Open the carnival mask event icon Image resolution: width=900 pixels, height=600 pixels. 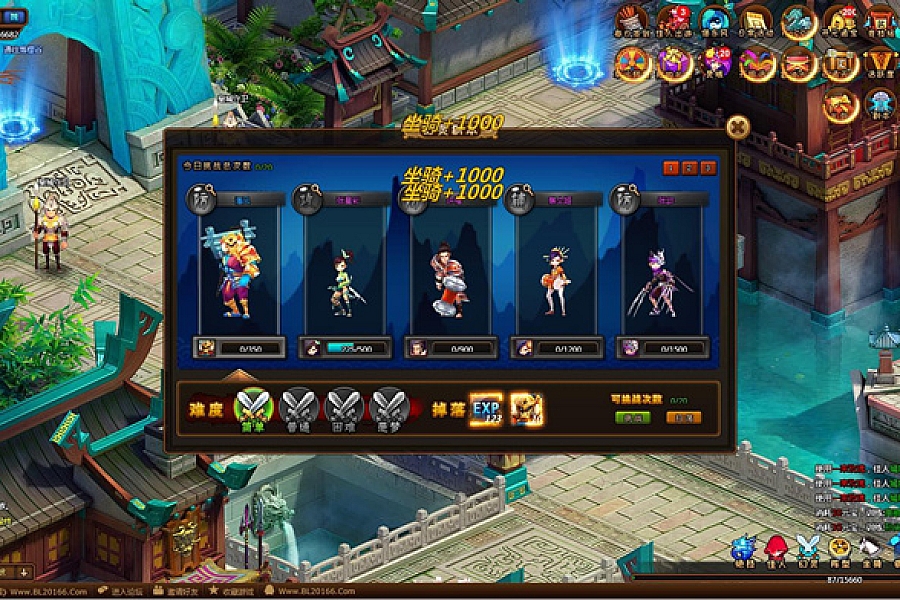(757, 63)
